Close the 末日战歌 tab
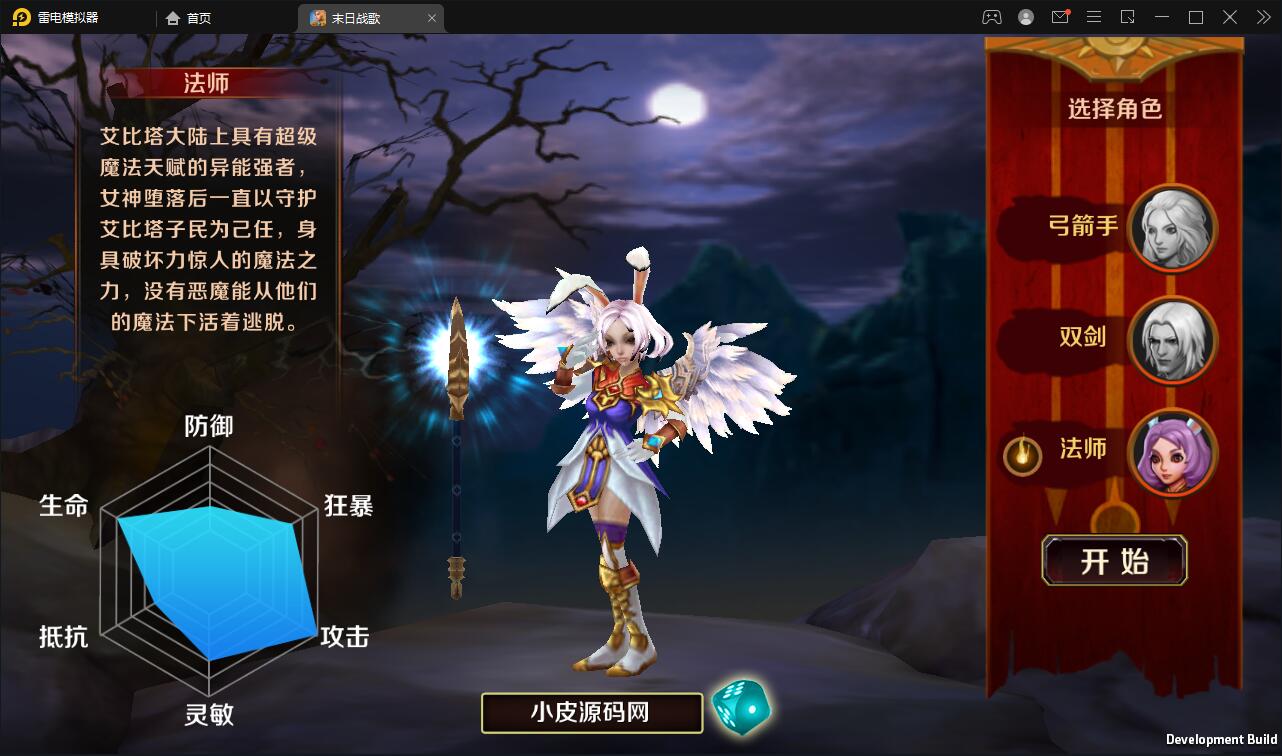 pos(432,17)
